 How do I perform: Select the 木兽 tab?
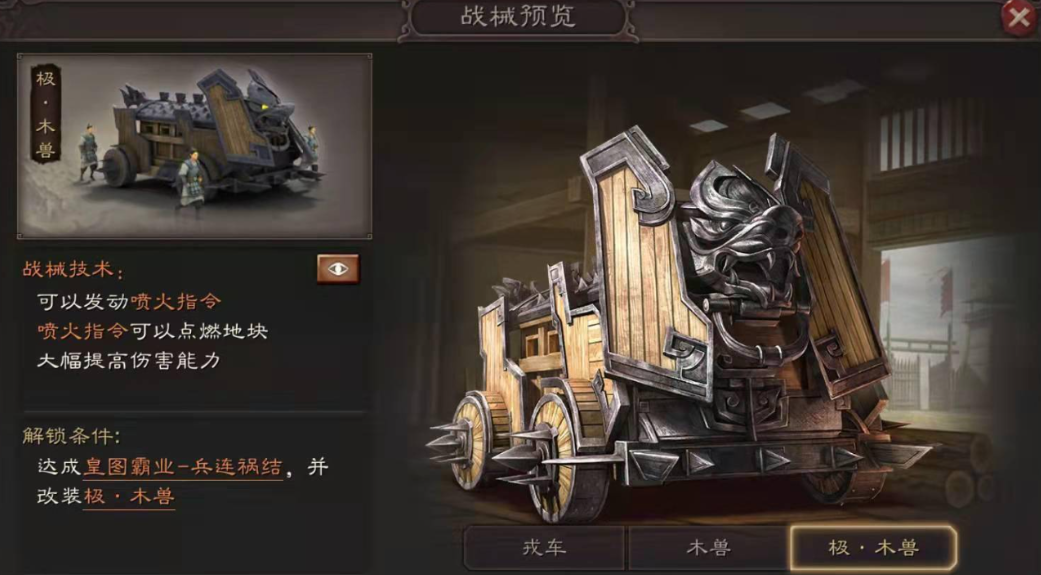click(708, 547)
